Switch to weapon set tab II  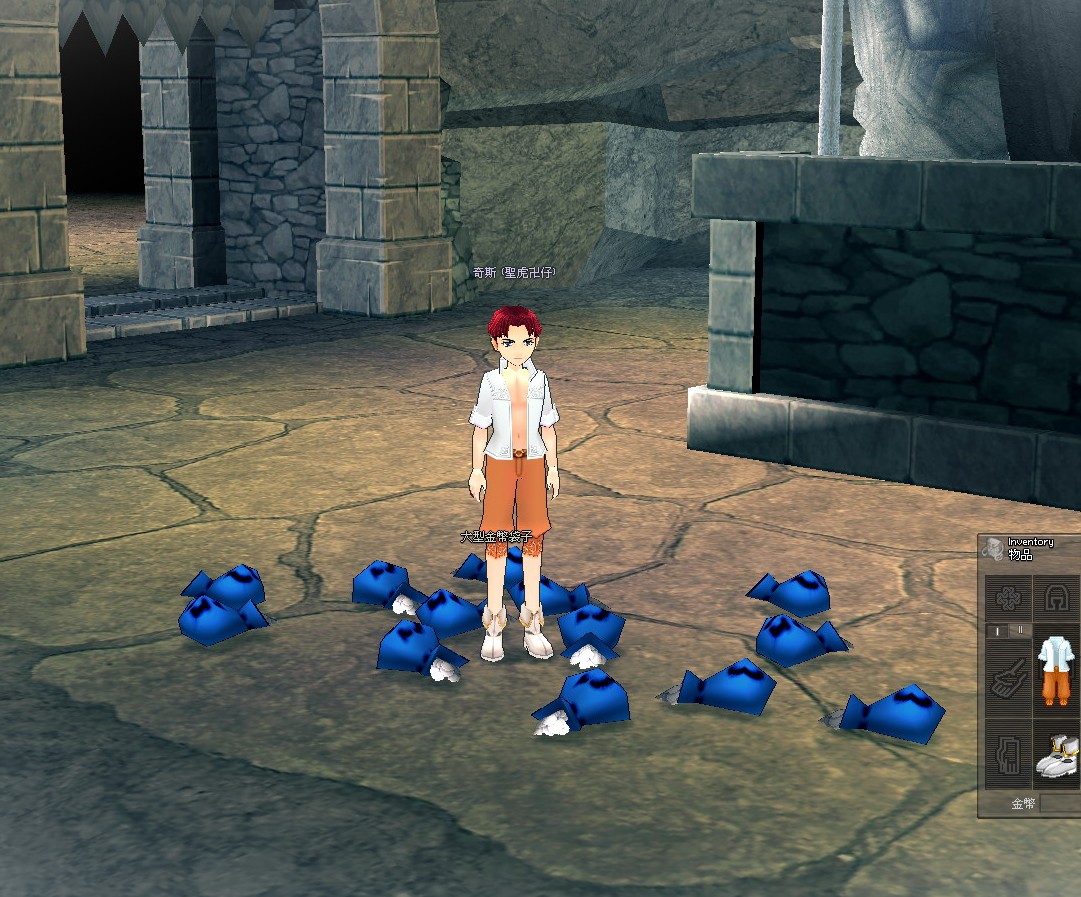coord(1018,631)
